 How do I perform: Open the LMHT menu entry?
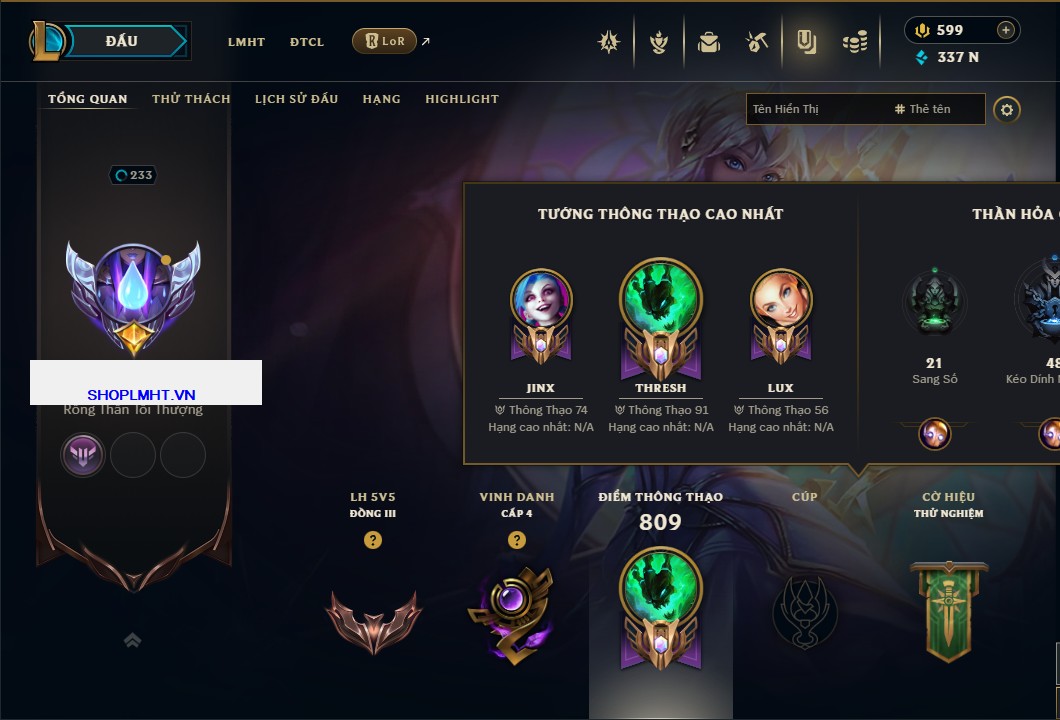point(246,42)
